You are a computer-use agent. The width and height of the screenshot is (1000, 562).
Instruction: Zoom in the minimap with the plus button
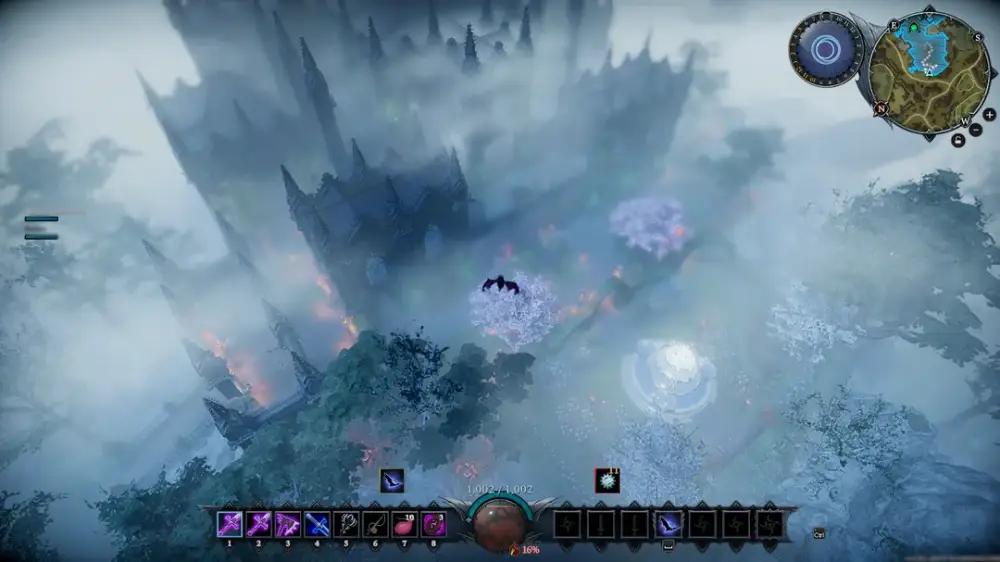coord(989,115)
